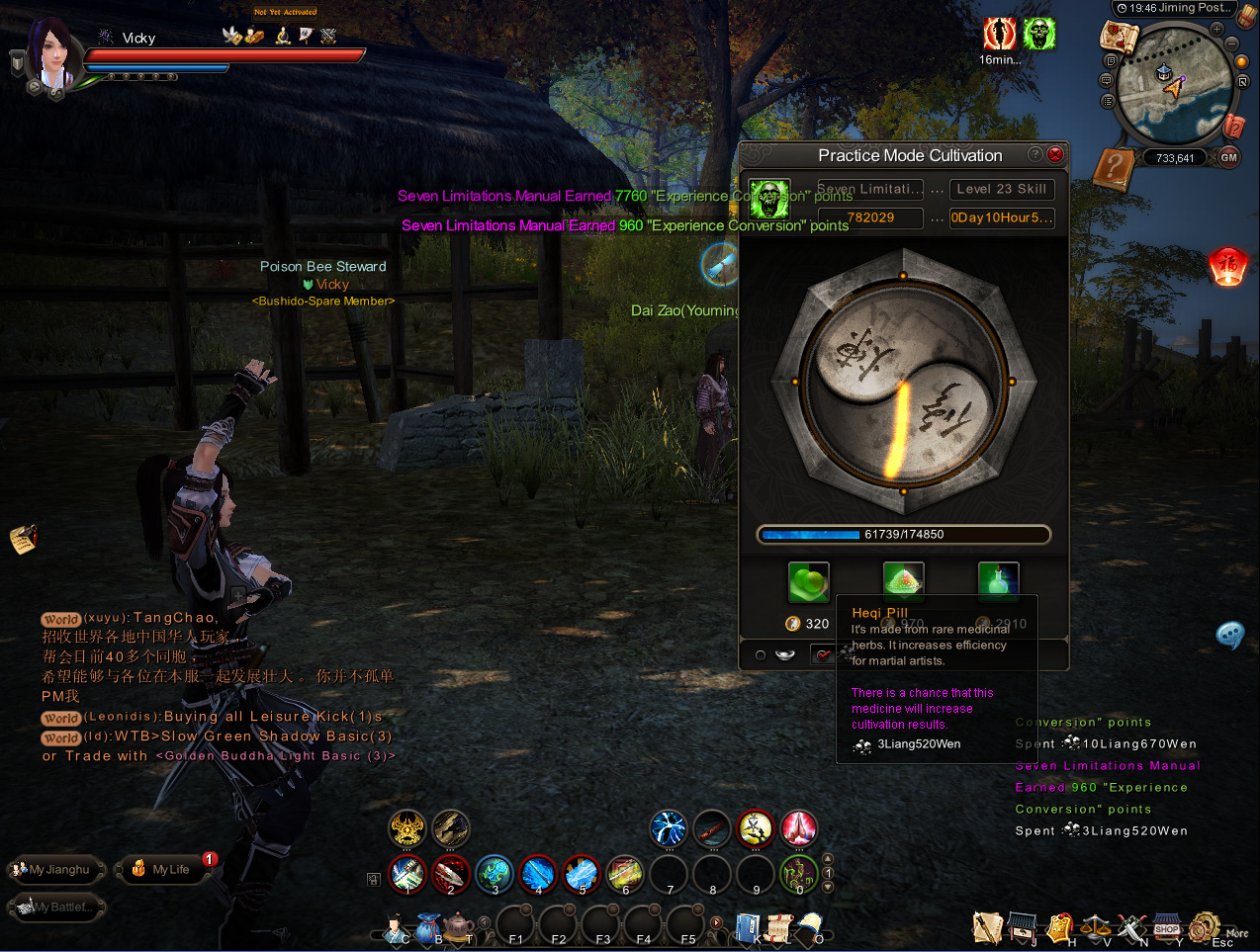Click the GM button near the minimap
The image size is (1260, 952).
pyautogui.click(x=1228, y=157)
